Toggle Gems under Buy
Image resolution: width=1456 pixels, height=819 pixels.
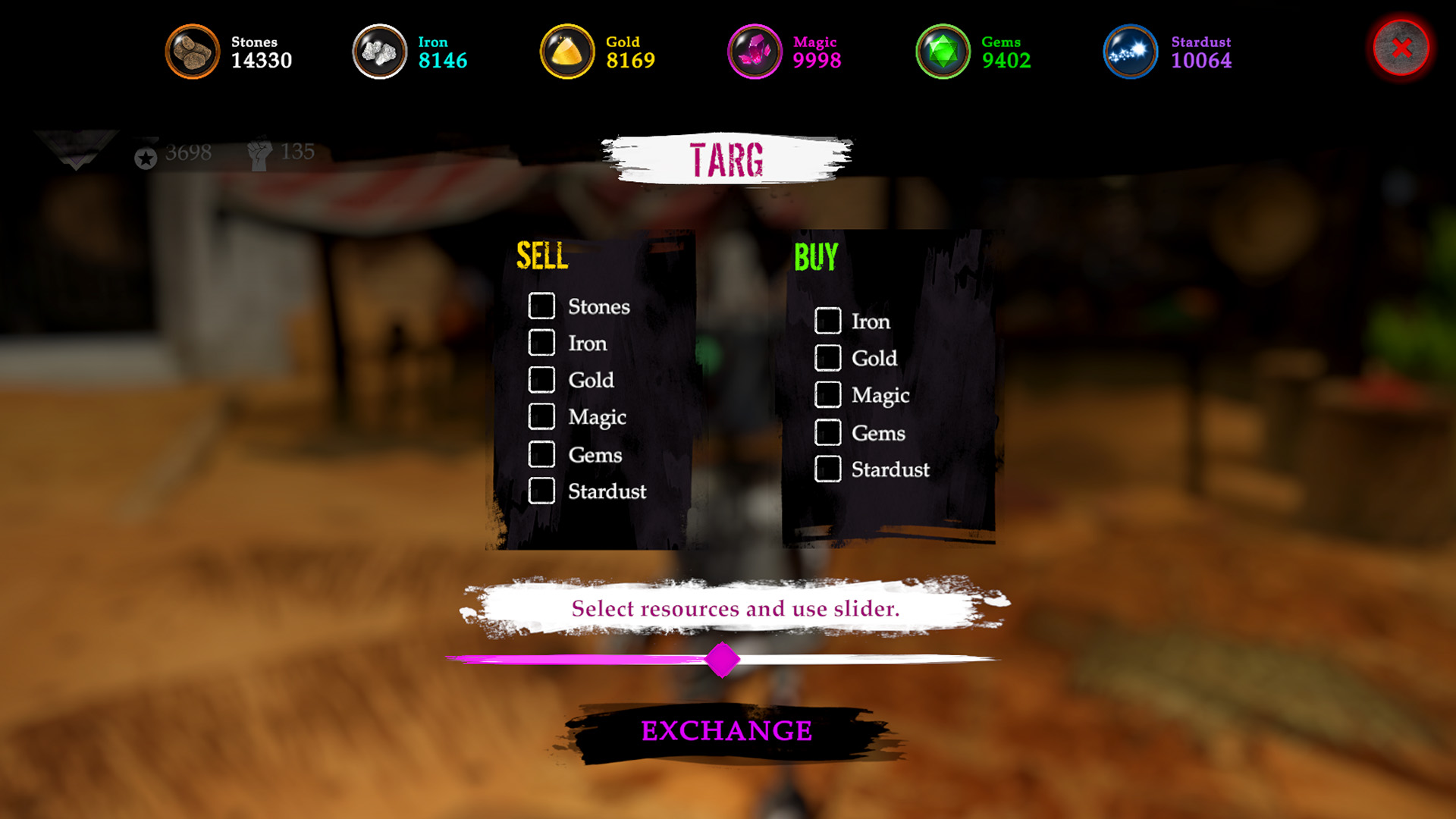(827, 432)
